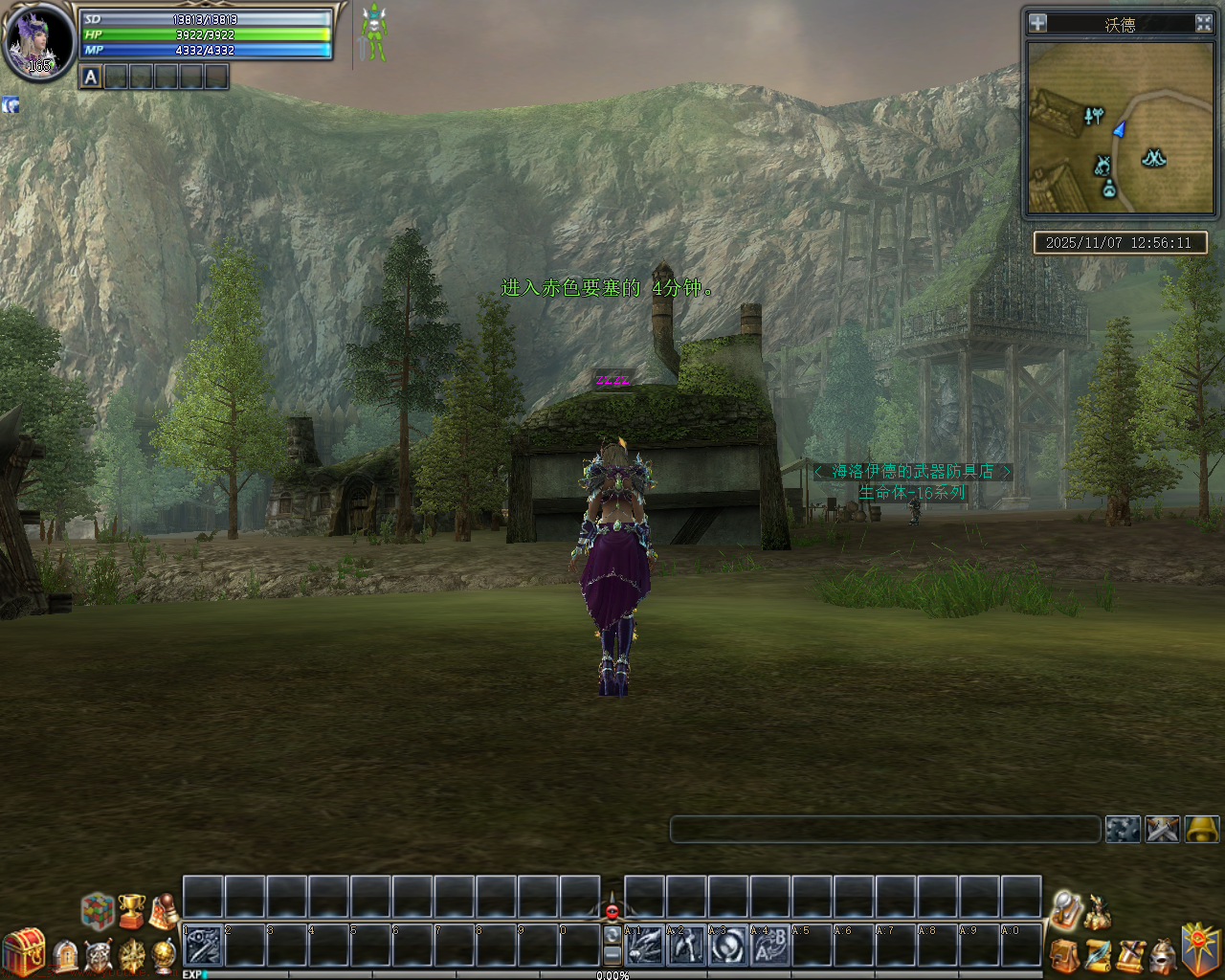Select the 'A' slot below the status bars

(91, 78)
